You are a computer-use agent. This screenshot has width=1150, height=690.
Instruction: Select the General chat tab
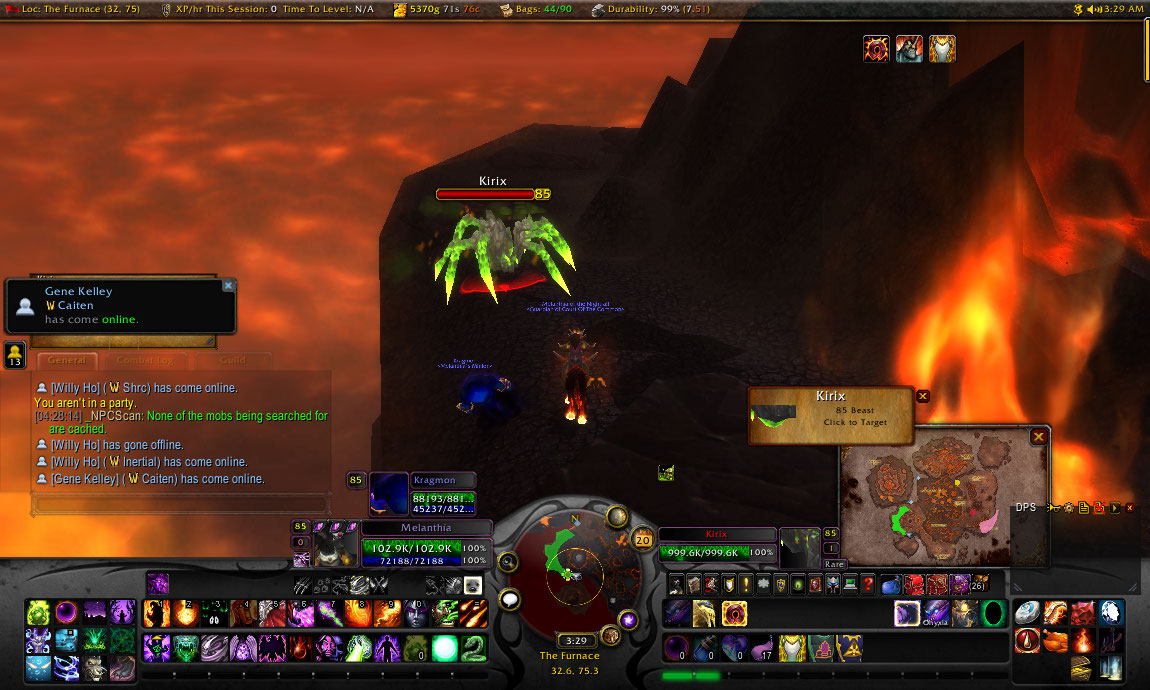[67, 360]
